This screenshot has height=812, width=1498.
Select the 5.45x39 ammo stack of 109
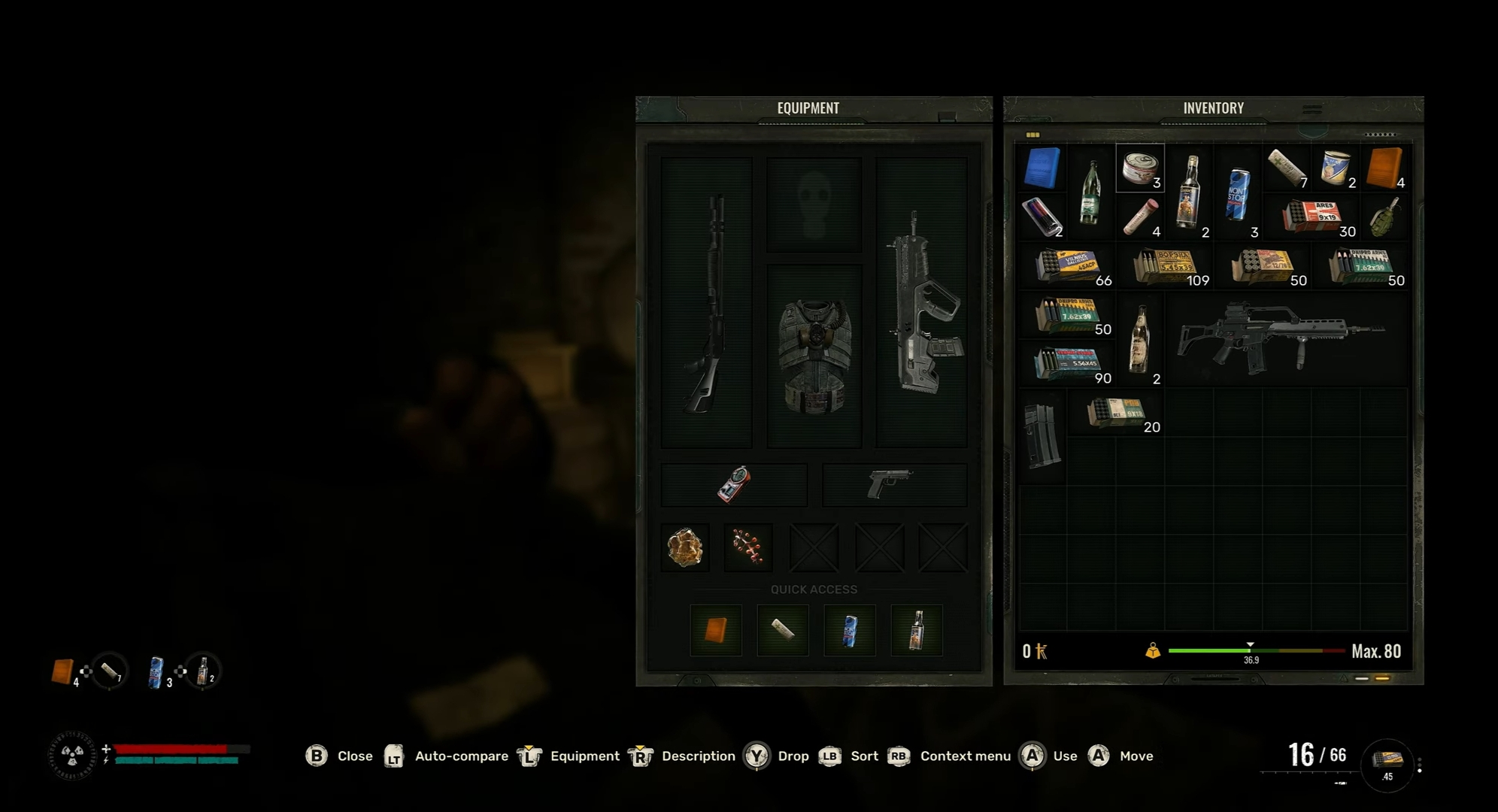point(1166,265)
